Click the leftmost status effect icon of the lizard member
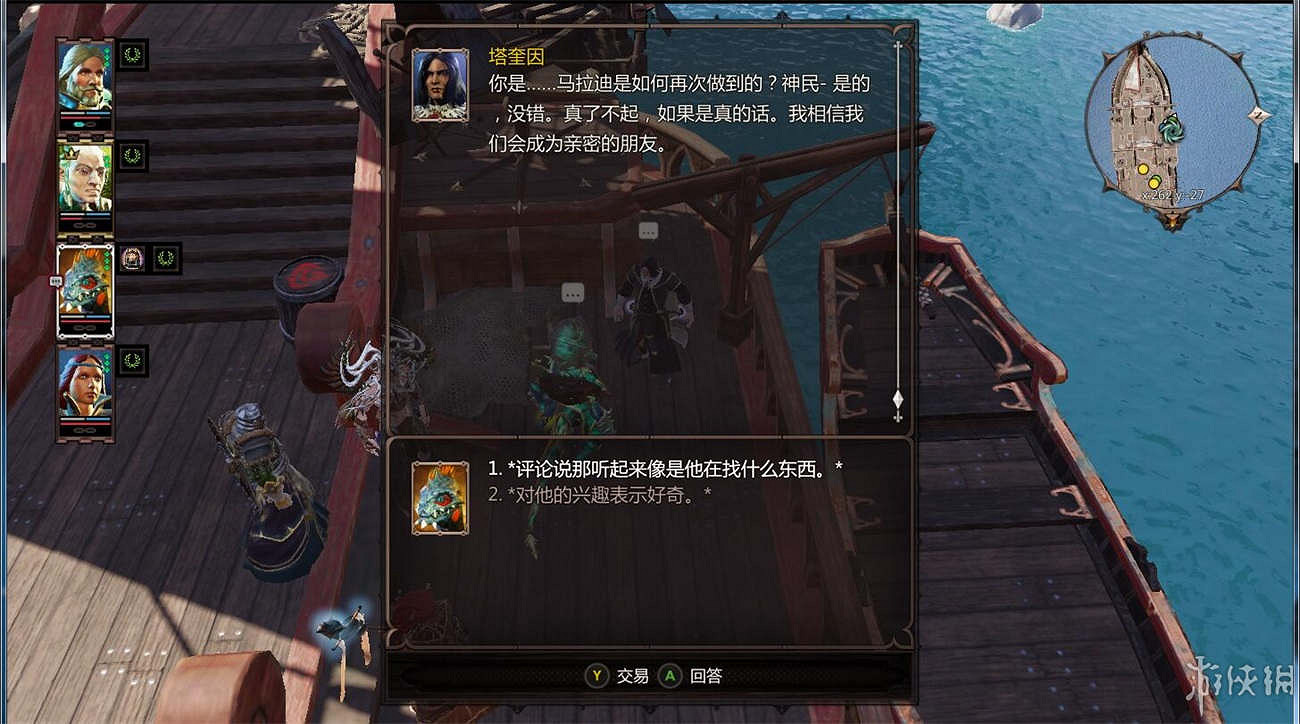 [133, 259]
